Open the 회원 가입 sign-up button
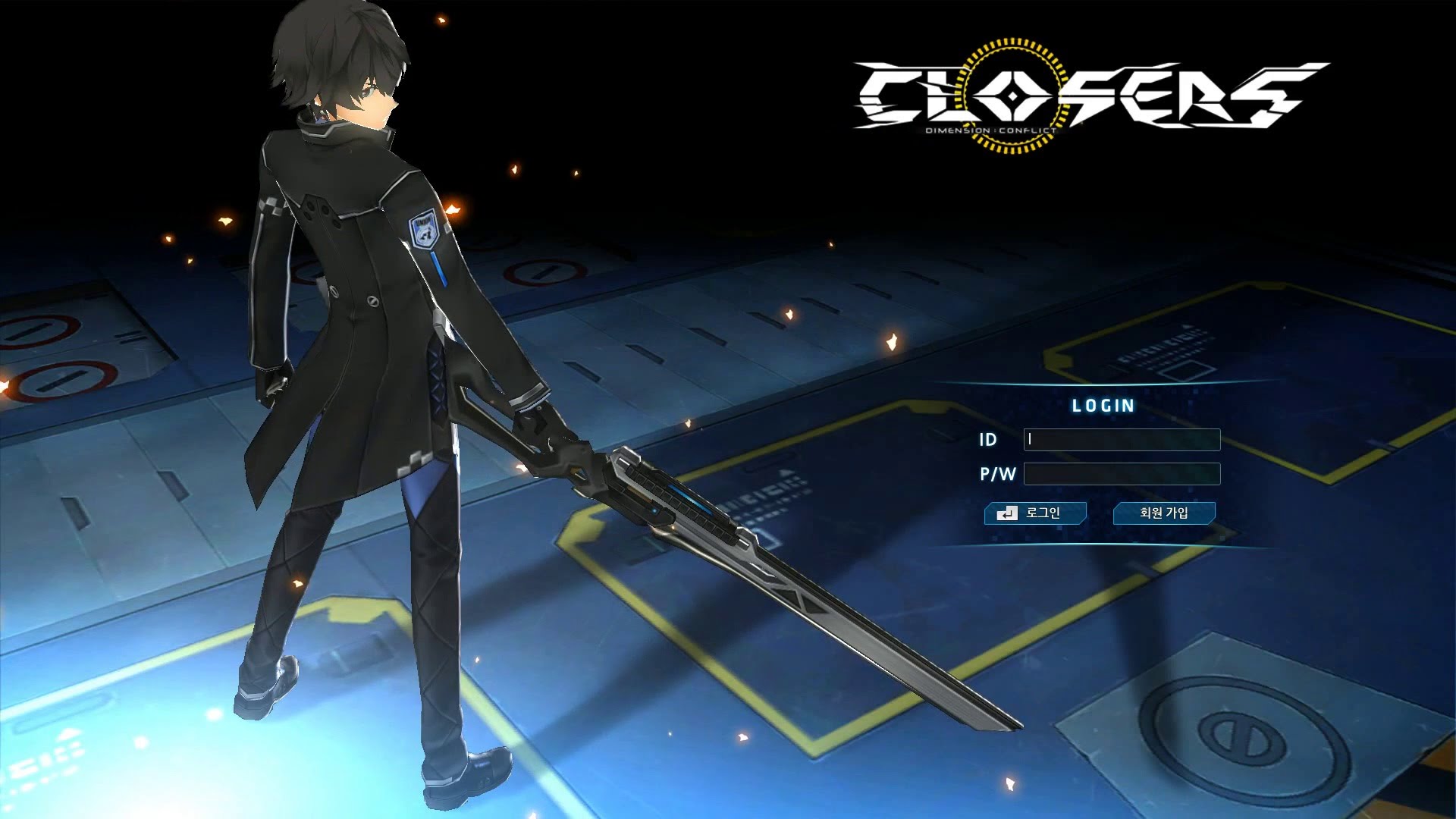Viewport: 1456px width, 819px height. click(1164, 513)
